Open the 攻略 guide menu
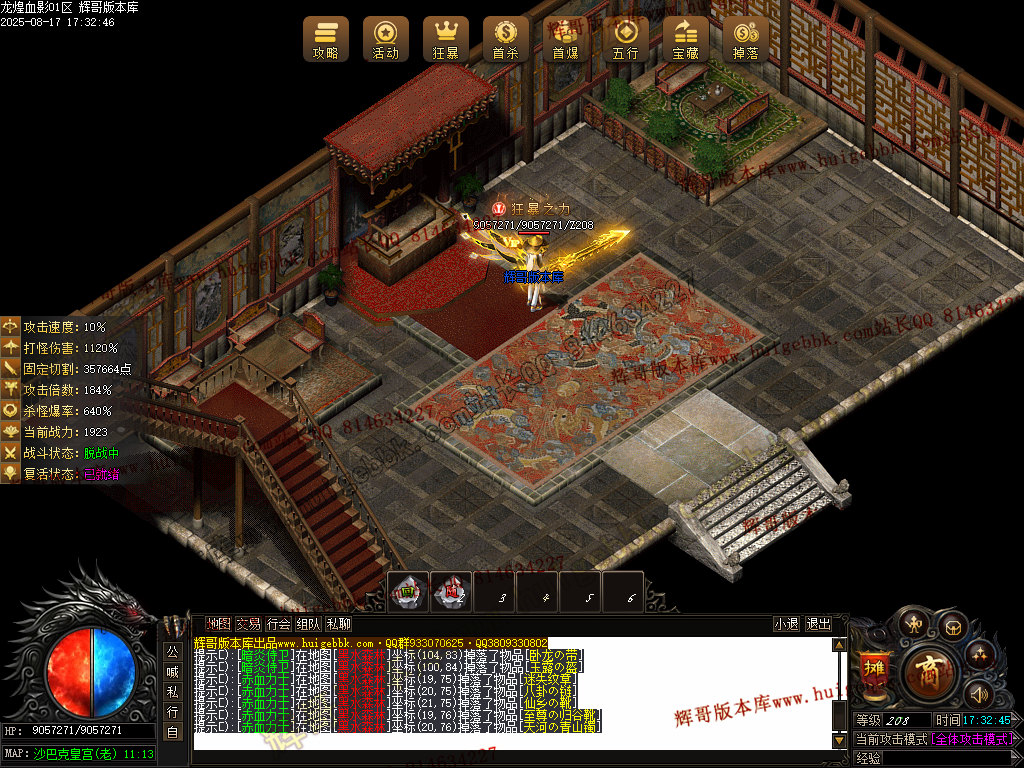 [x=326, y=39]
